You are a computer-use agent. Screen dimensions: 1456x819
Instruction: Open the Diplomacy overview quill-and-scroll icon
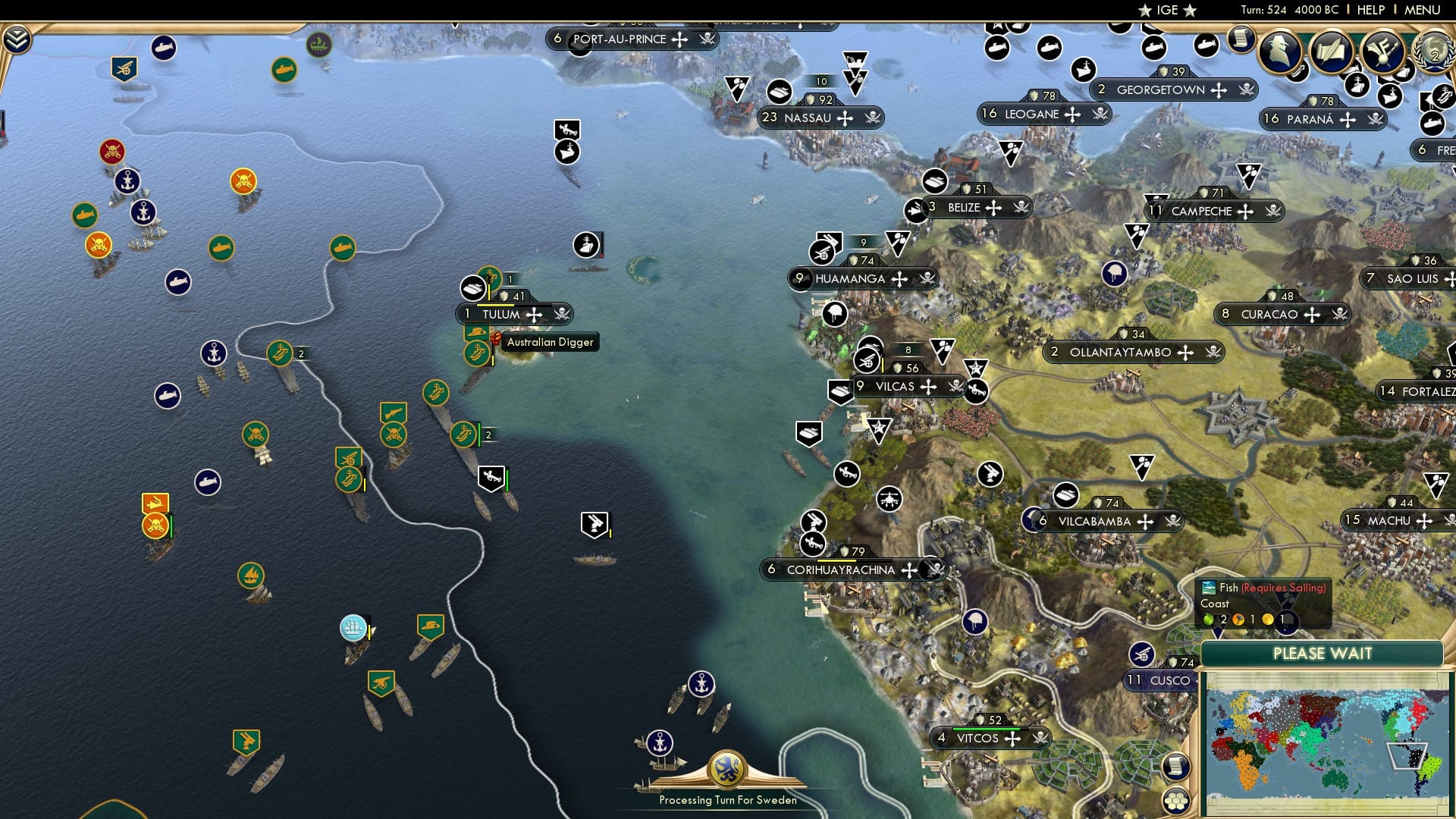(x=1331, y=52)
